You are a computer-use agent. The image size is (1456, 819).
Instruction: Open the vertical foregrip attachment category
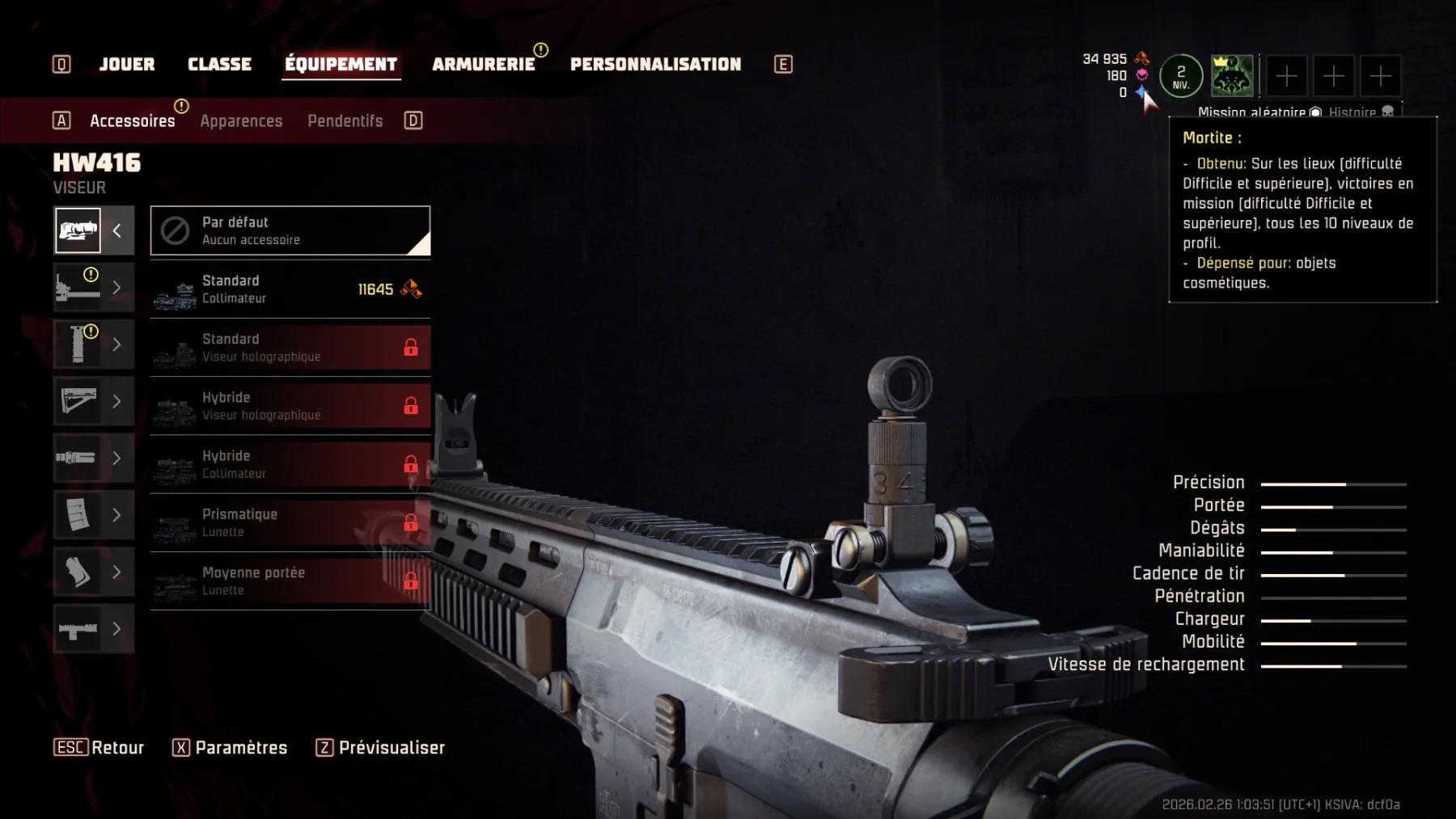point(93,344)
